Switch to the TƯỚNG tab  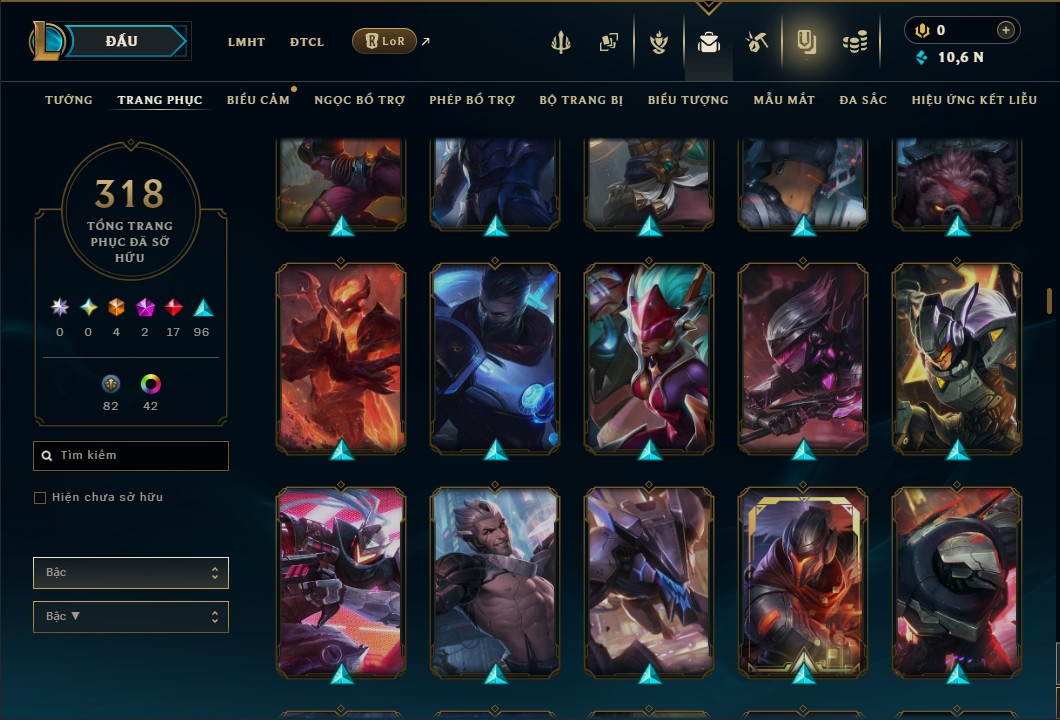pos(69,100)
